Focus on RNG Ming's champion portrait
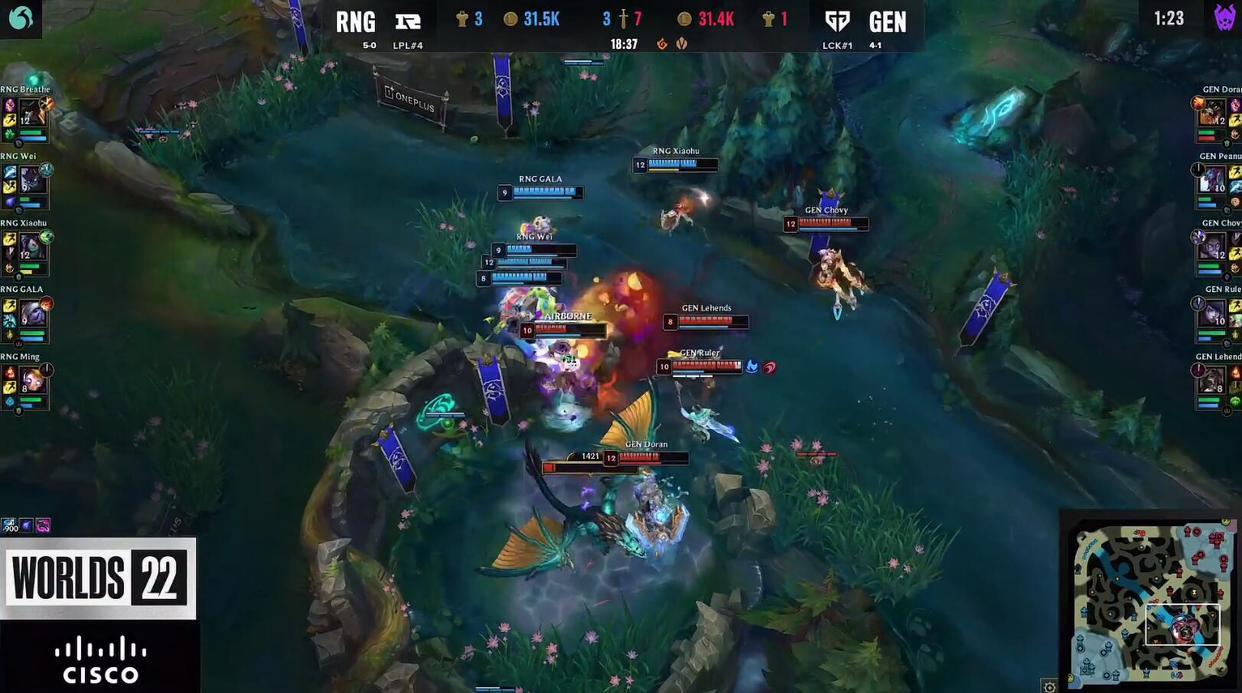The width and height of the screenshot is (1242, 693). [31, 379]
